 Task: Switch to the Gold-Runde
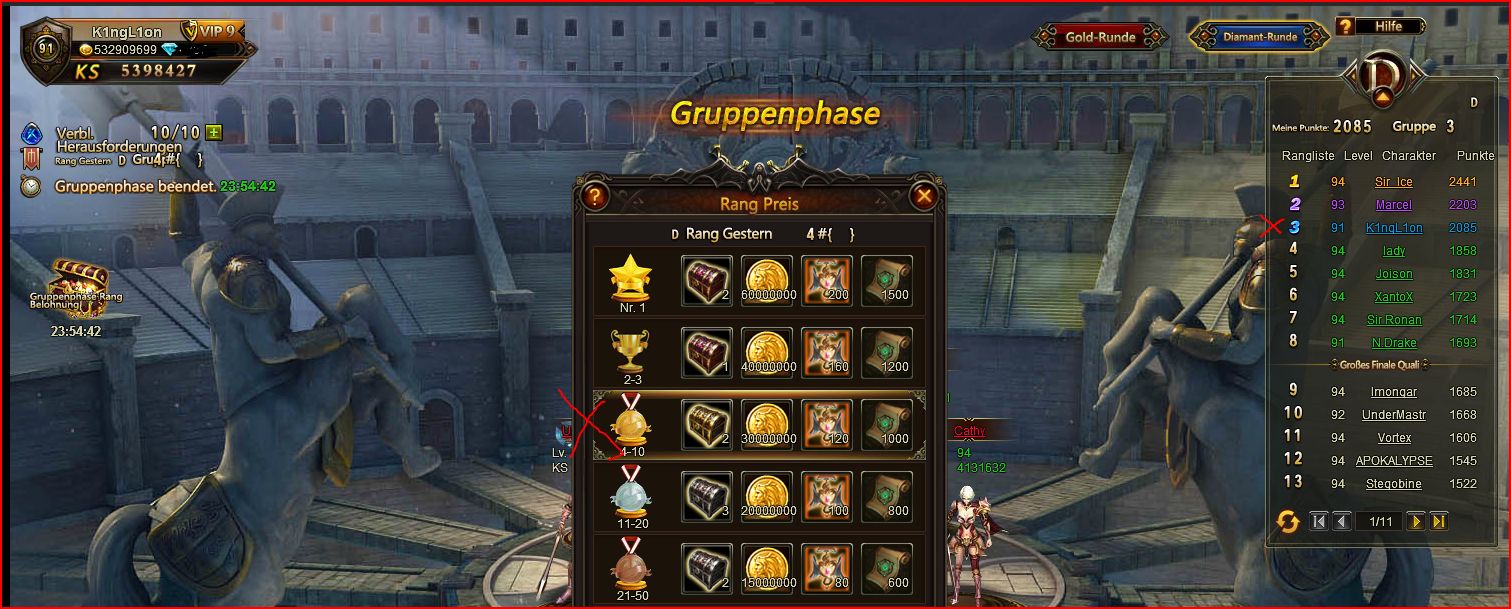click(1100, 37)
